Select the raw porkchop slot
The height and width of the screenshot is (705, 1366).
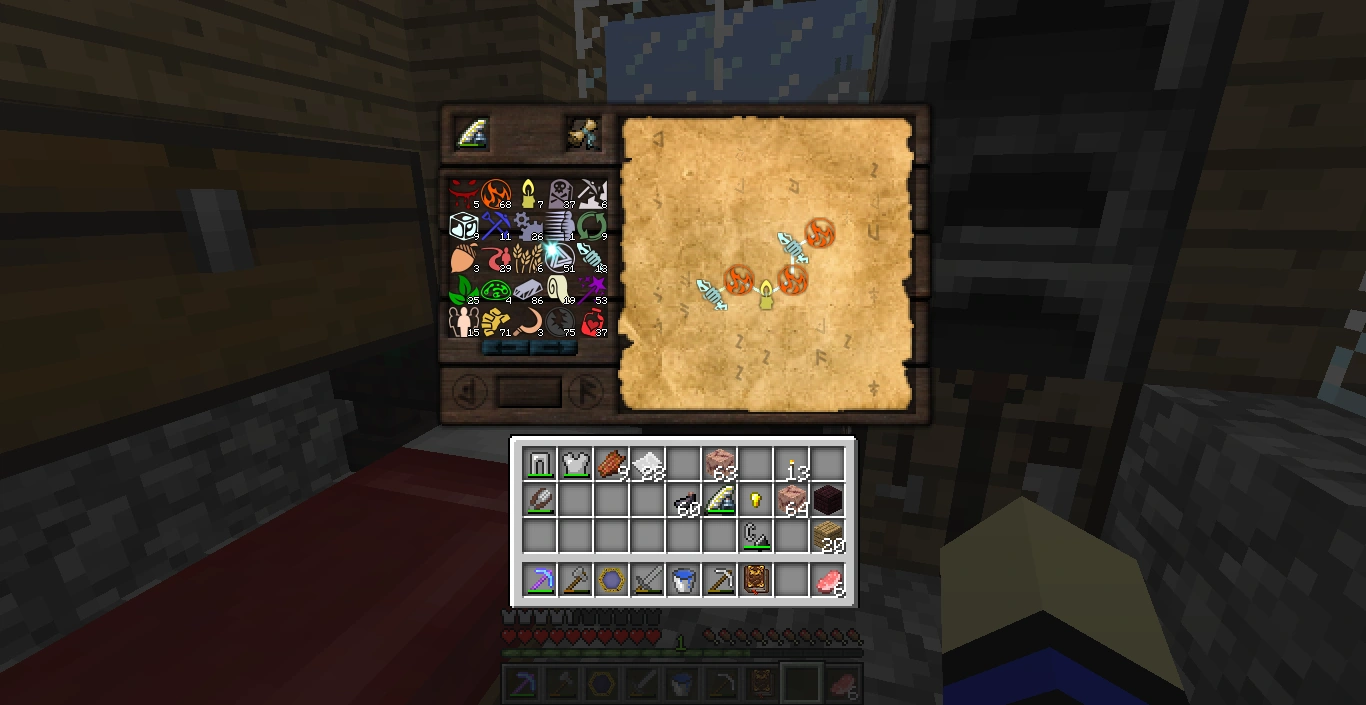(828, 580)
